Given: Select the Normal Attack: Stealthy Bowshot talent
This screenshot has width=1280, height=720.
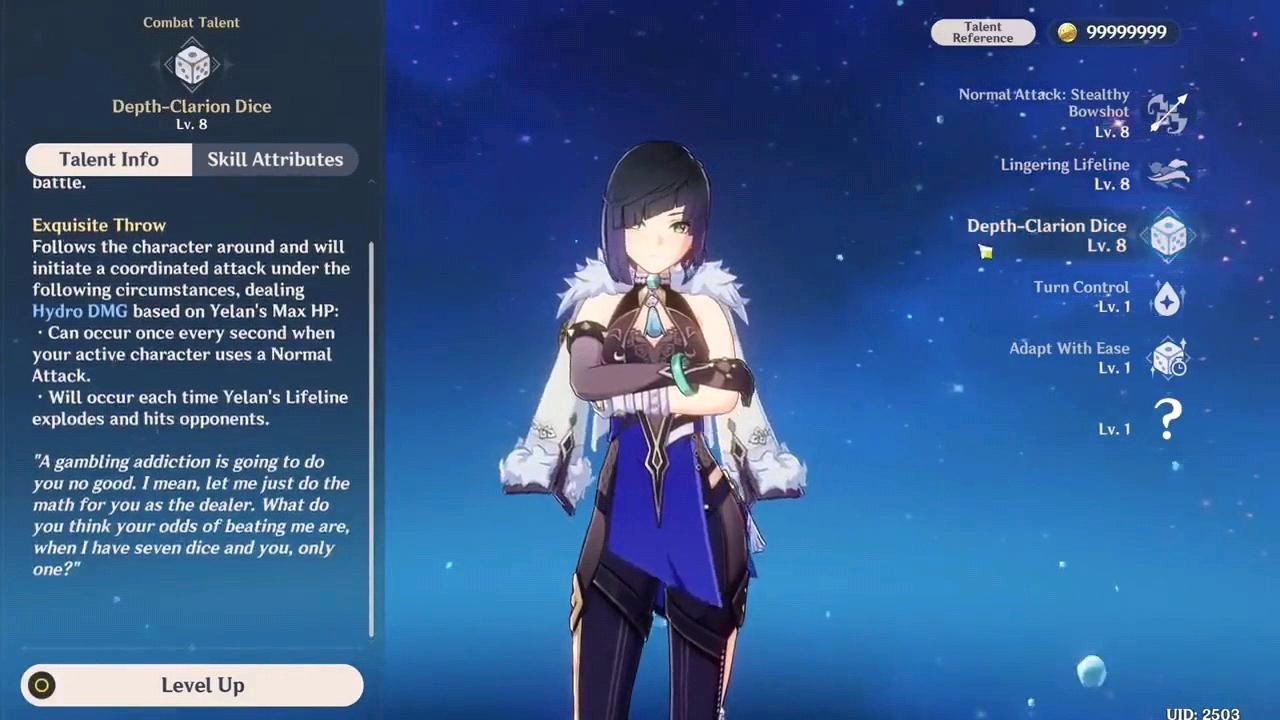Looking at the screenshot, I should click(1167, 113).
